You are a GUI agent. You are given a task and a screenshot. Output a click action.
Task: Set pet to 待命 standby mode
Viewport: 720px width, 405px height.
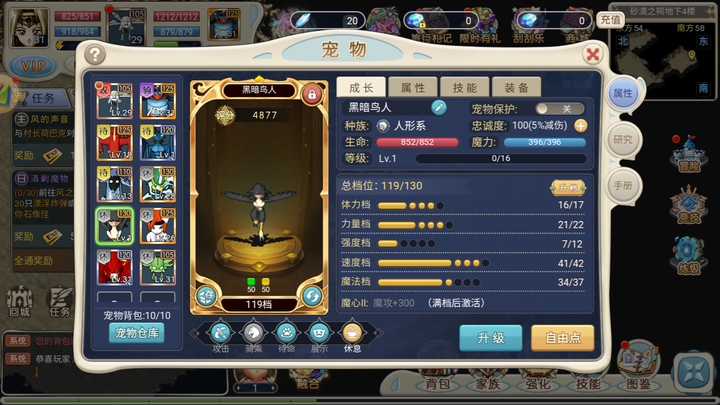(286, 334)
